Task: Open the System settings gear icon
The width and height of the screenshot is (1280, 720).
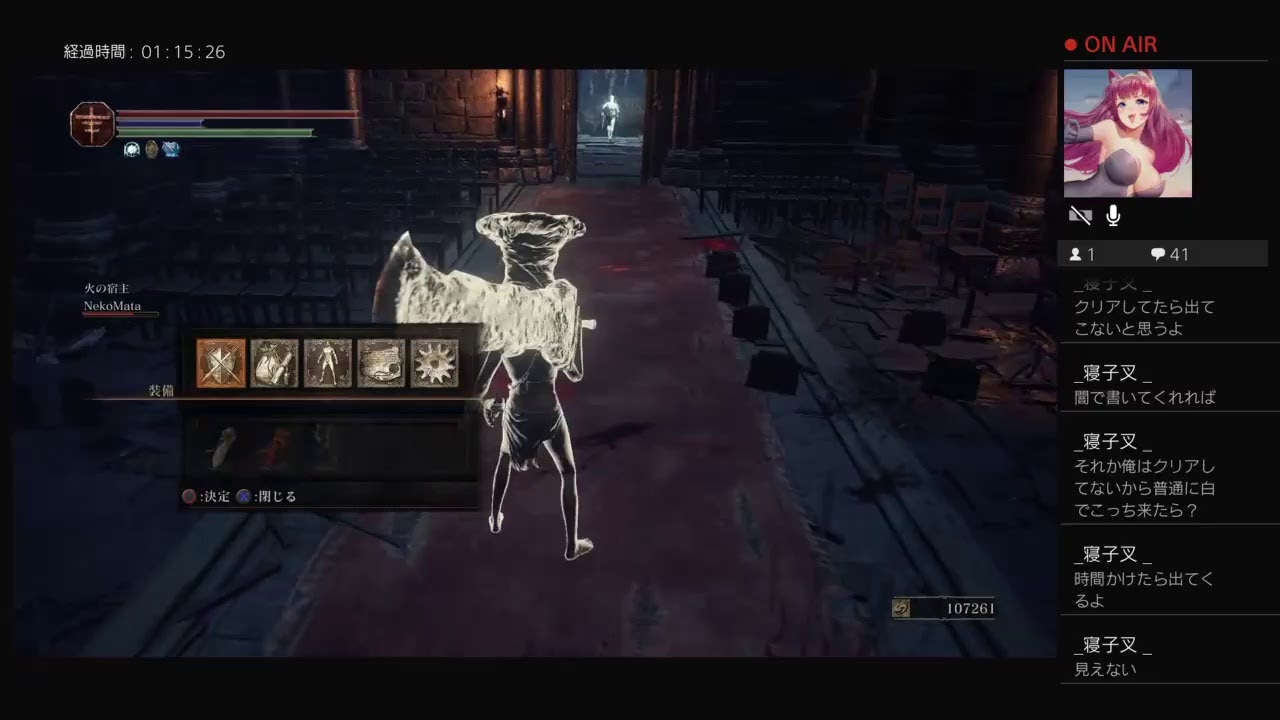Action: click(x=434, y=363)
